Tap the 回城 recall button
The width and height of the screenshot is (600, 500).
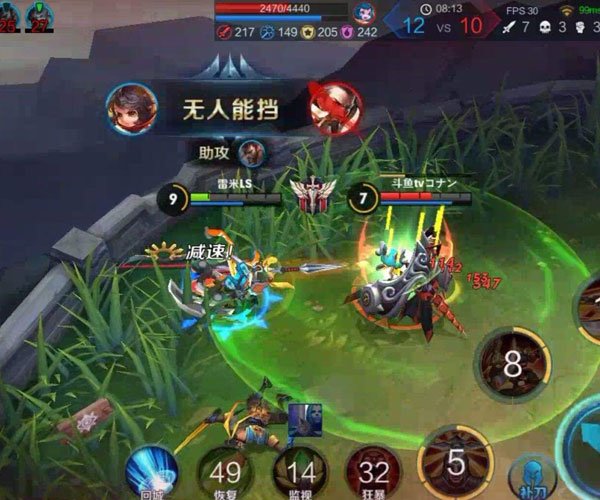click(151, 472)
